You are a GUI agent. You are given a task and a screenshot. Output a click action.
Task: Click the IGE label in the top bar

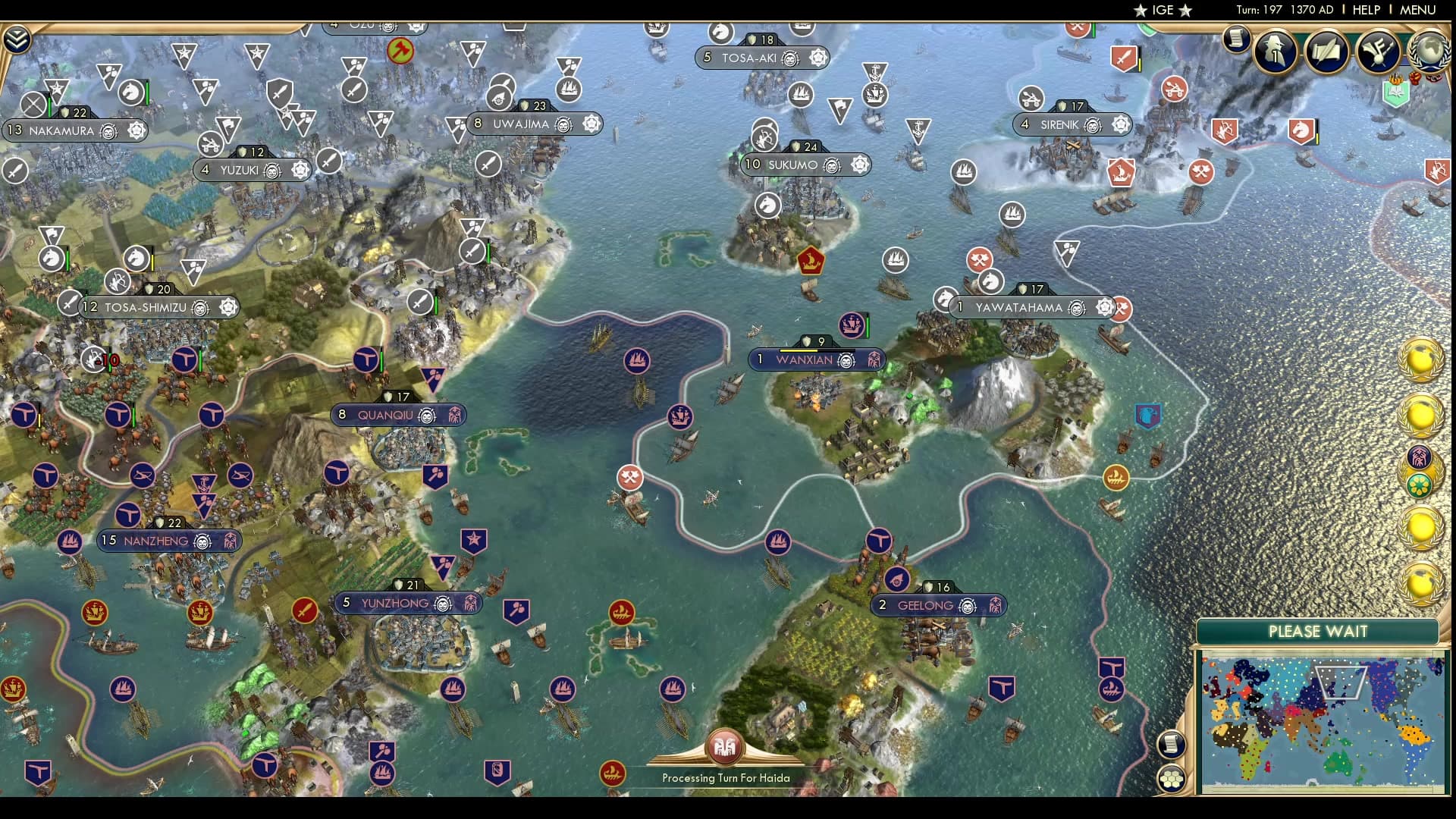click(1163, 11)
